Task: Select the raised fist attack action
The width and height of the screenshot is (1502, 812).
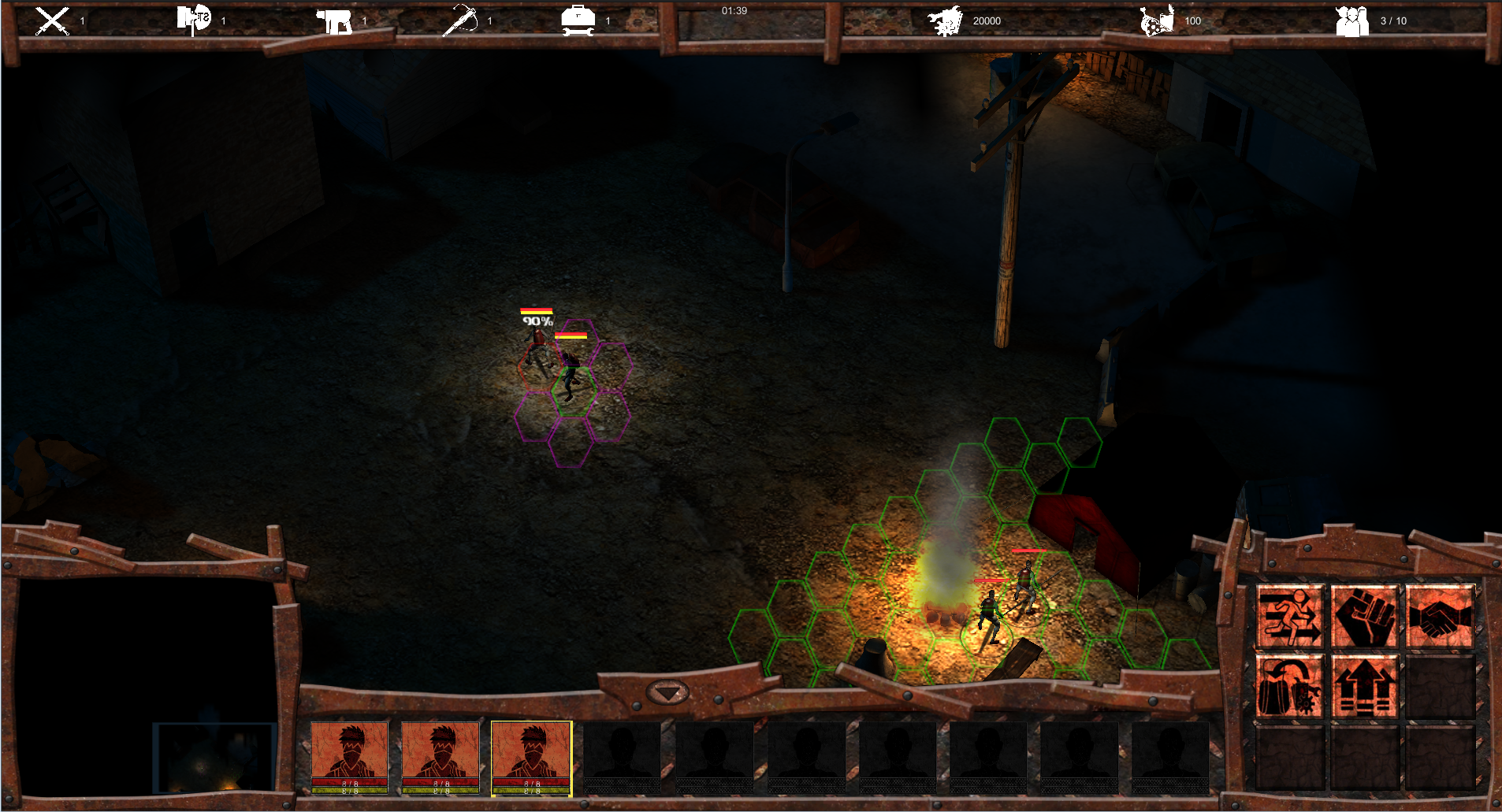Action: coord(1364,617)
